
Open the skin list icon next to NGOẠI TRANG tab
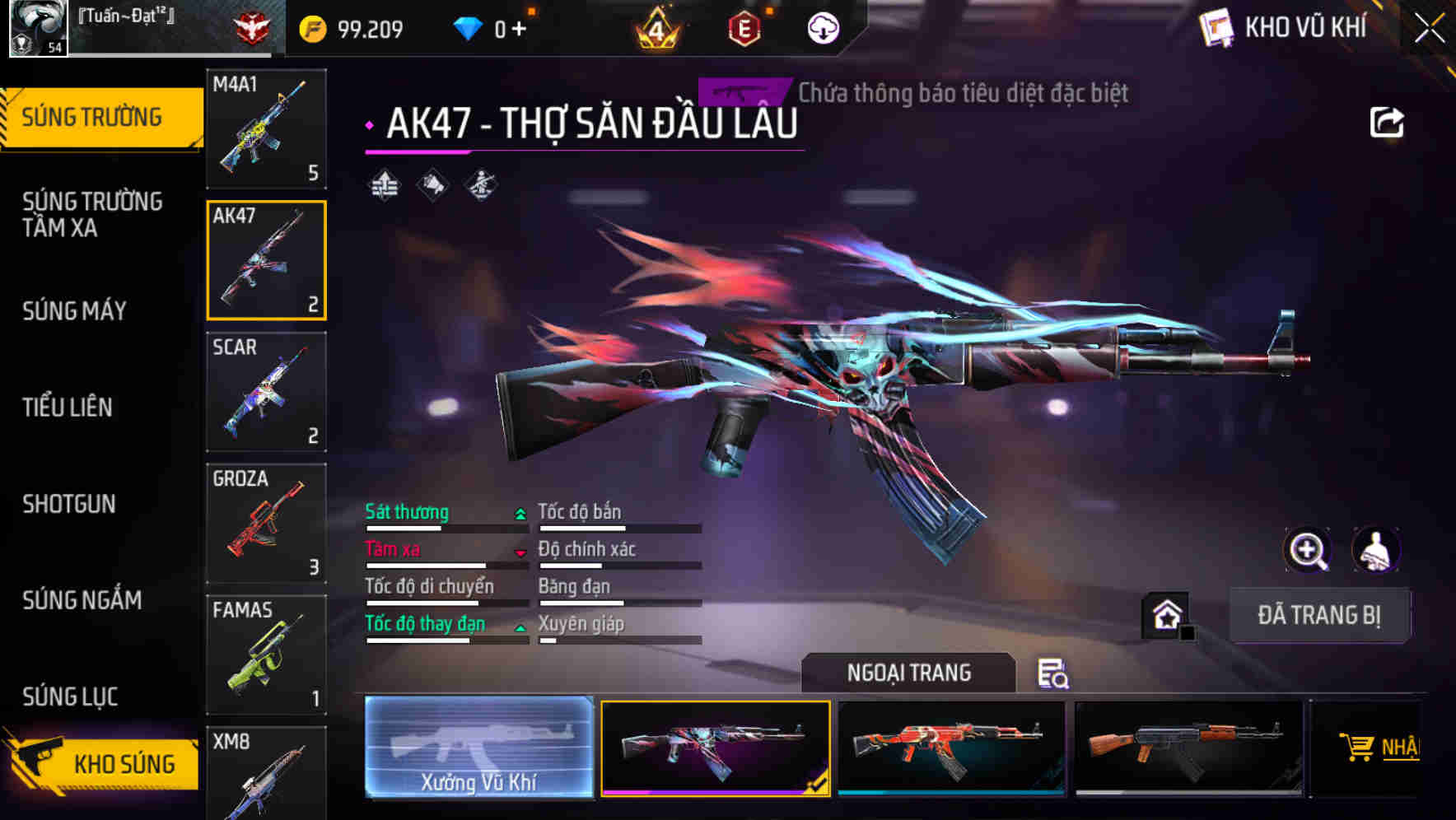1055,675
